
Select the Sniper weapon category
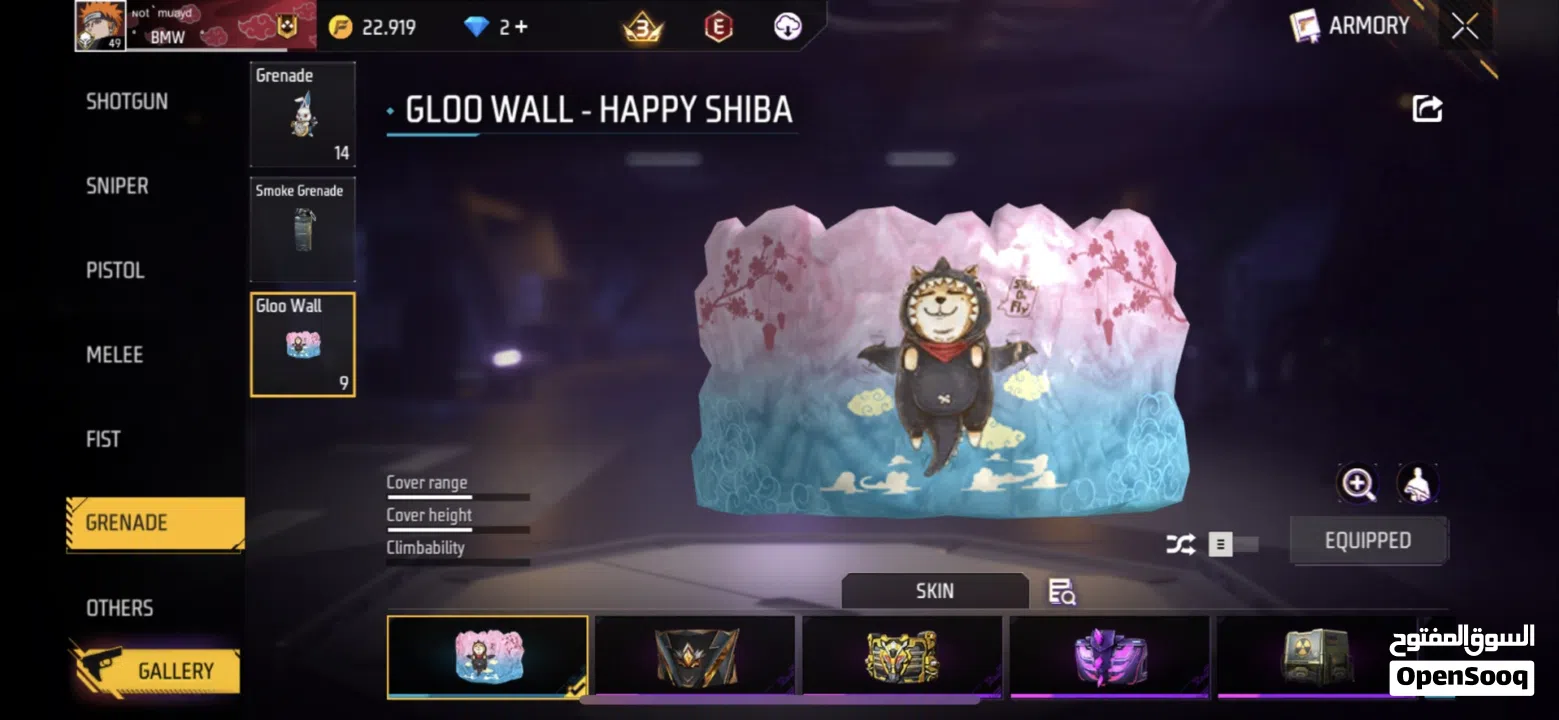[x=117, y=186]
